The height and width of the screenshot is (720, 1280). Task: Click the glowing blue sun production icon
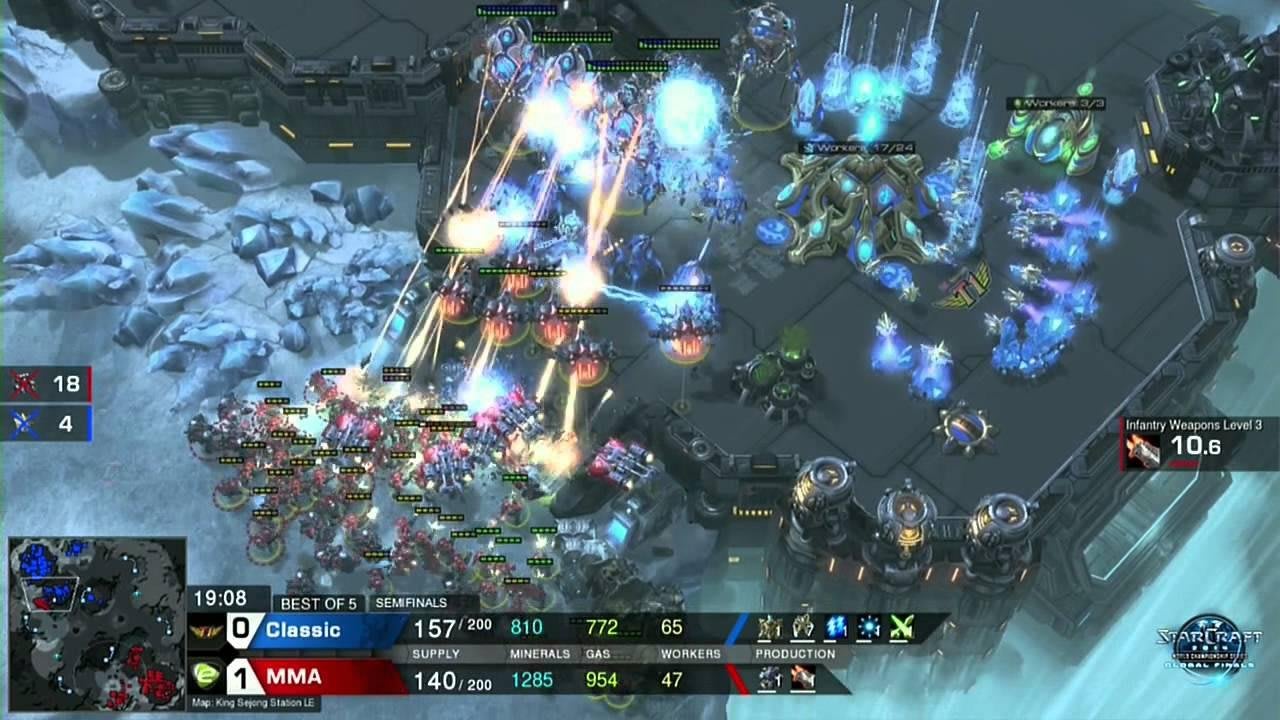(868, 628)
